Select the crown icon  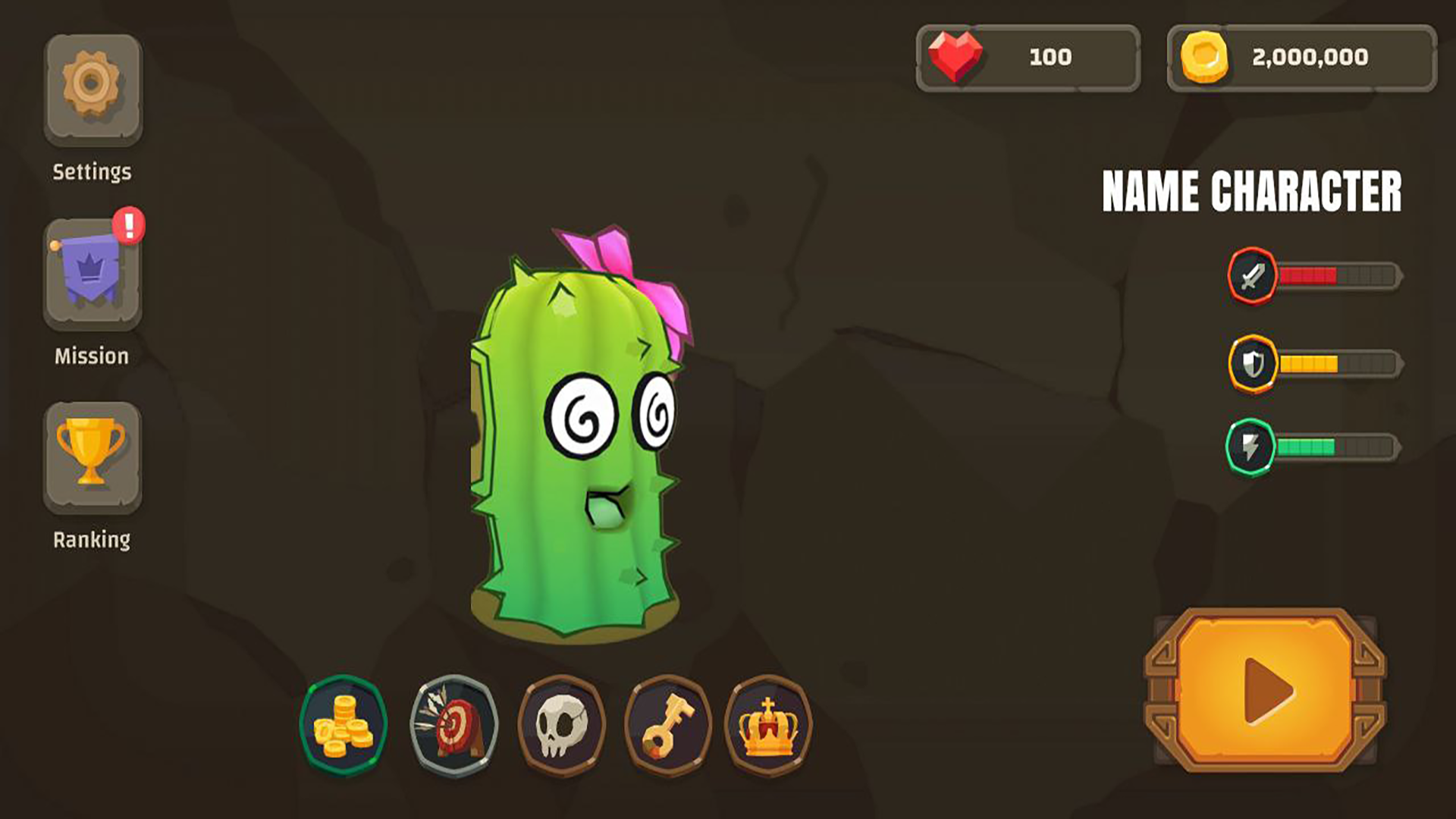[x=769, y=726]
